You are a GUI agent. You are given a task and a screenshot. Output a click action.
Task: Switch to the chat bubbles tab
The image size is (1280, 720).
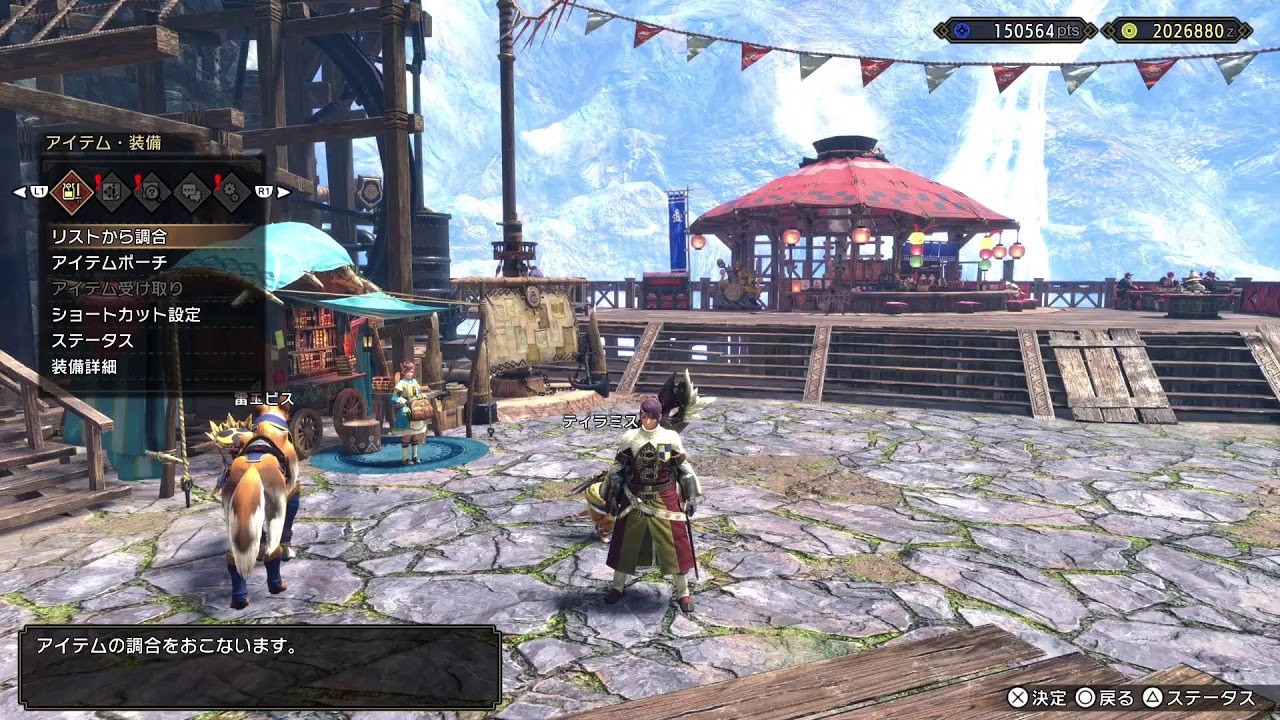click(191, 191)
